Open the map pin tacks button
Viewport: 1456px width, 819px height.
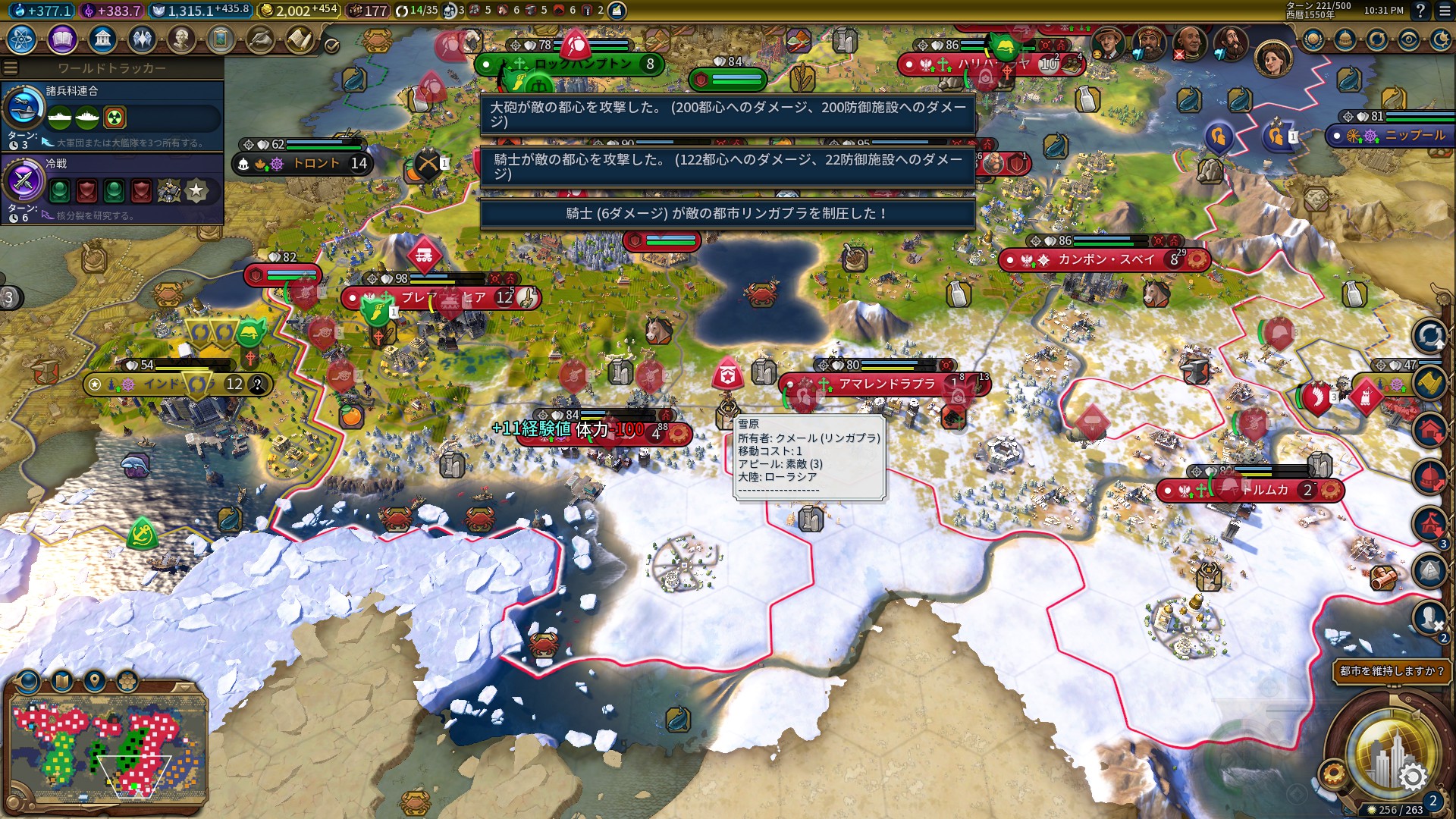point(95,680)
